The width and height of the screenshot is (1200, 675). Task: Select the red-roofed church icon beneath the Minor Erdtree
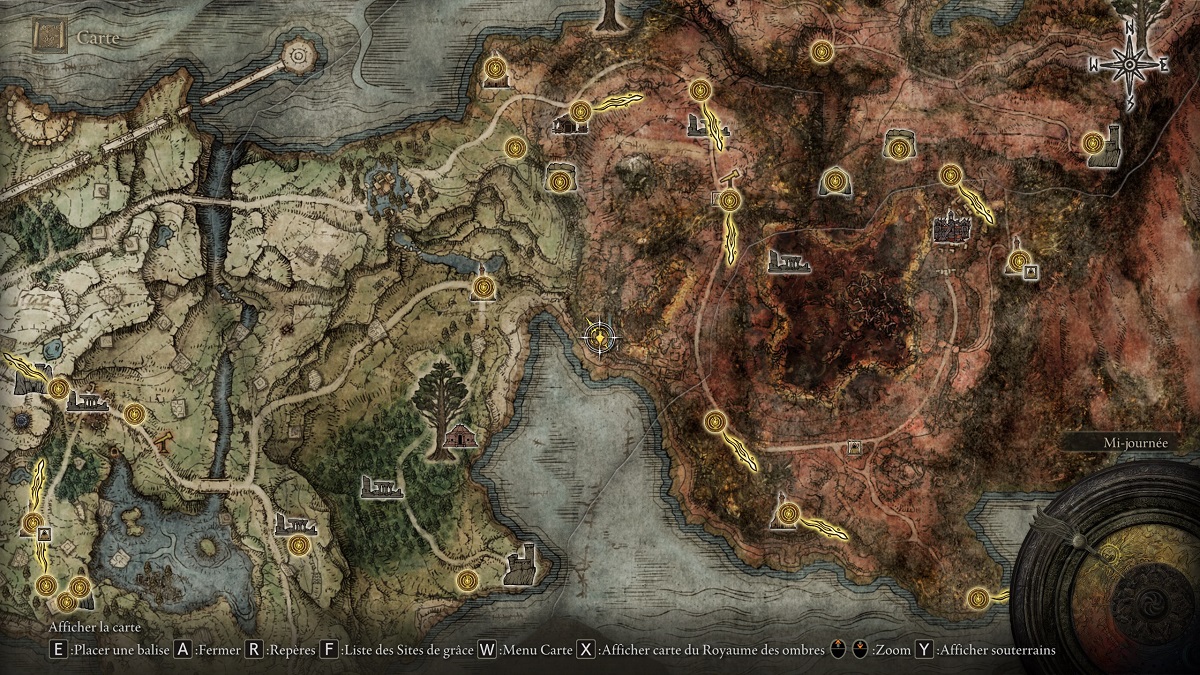(x=459, y=437)
